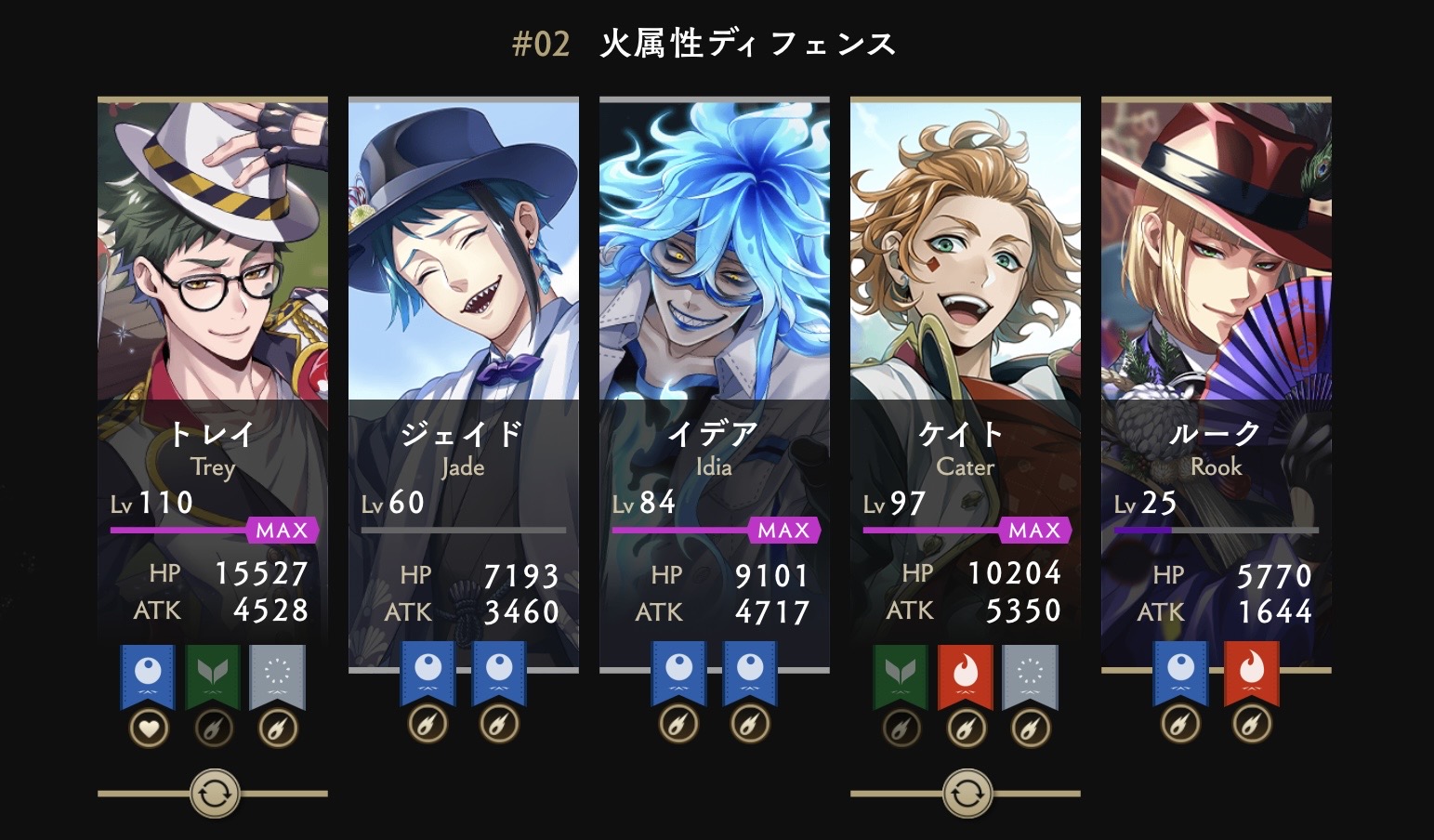This screenshot has width=1434, height=840.
Task: Swap Trey's card with the rotate button
Action: tap(215, 794)
